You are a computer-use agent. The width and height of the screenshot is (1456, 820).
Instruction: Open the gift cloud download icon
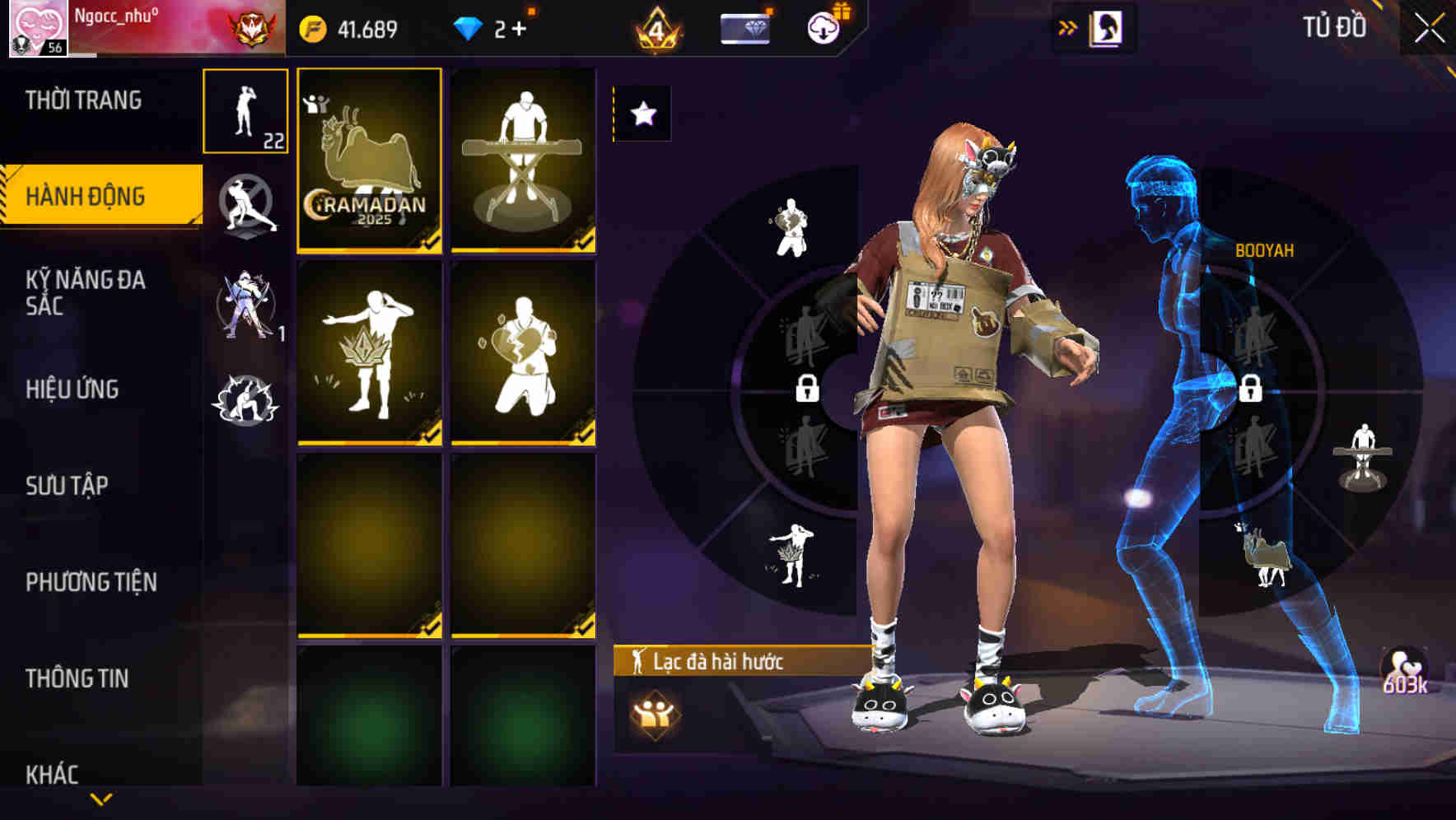(x=825, y=26)
